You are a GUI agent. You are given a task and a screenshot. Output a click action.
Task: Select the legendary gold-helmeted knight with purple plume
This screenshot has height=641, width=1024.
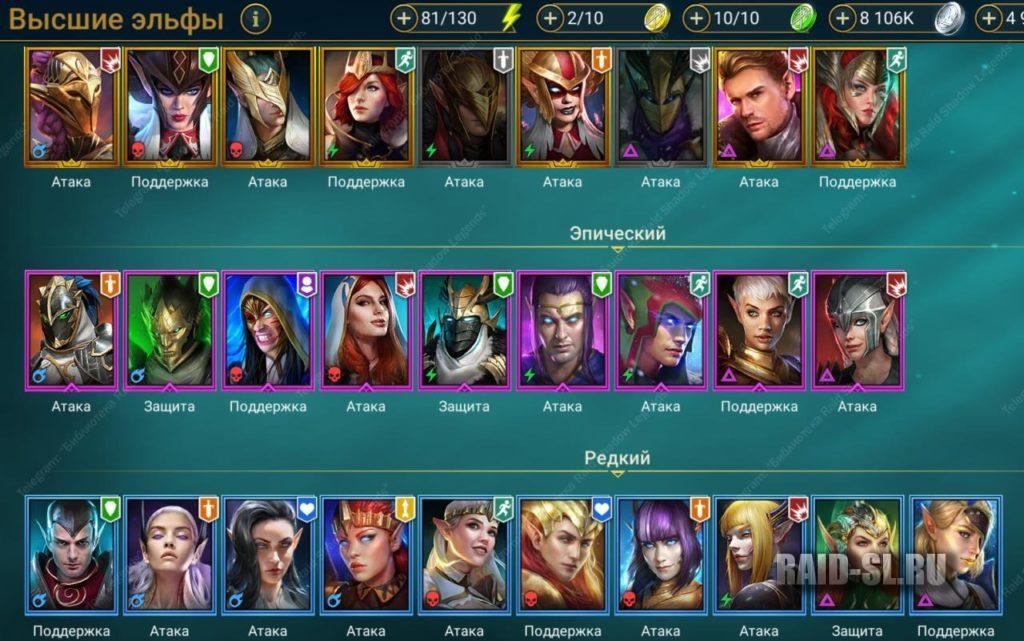point(70,105)
